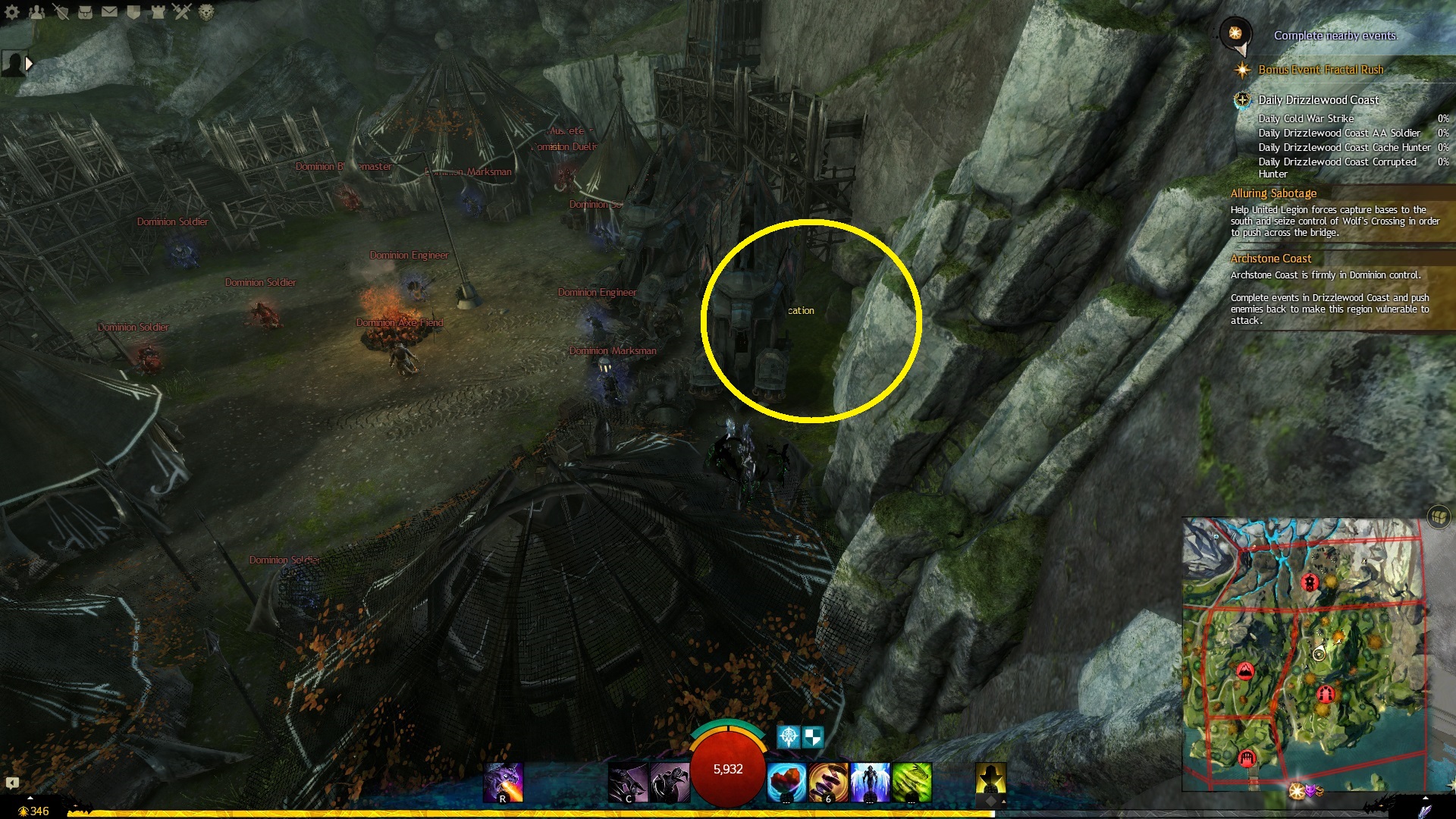Use the red crystal heart healing skill

tap(786, 783)
